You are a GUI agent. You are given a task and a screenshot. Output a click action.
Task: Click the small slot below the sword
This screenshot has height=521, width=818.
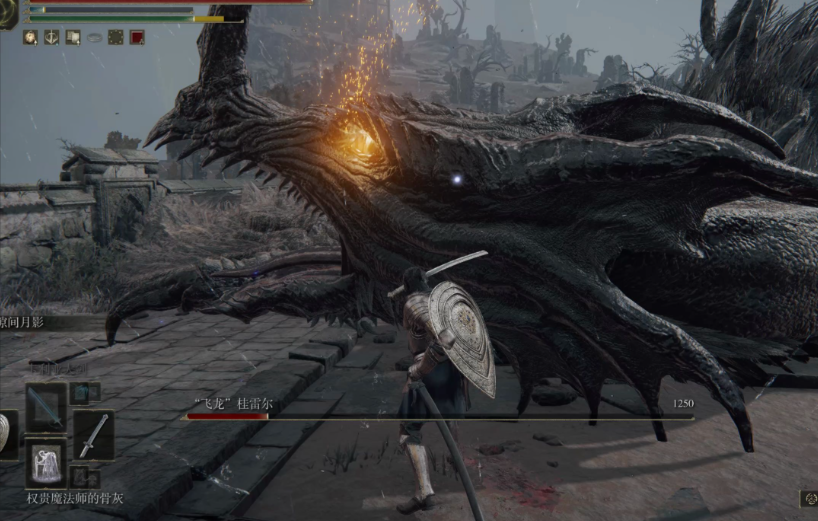coord(80,477)
